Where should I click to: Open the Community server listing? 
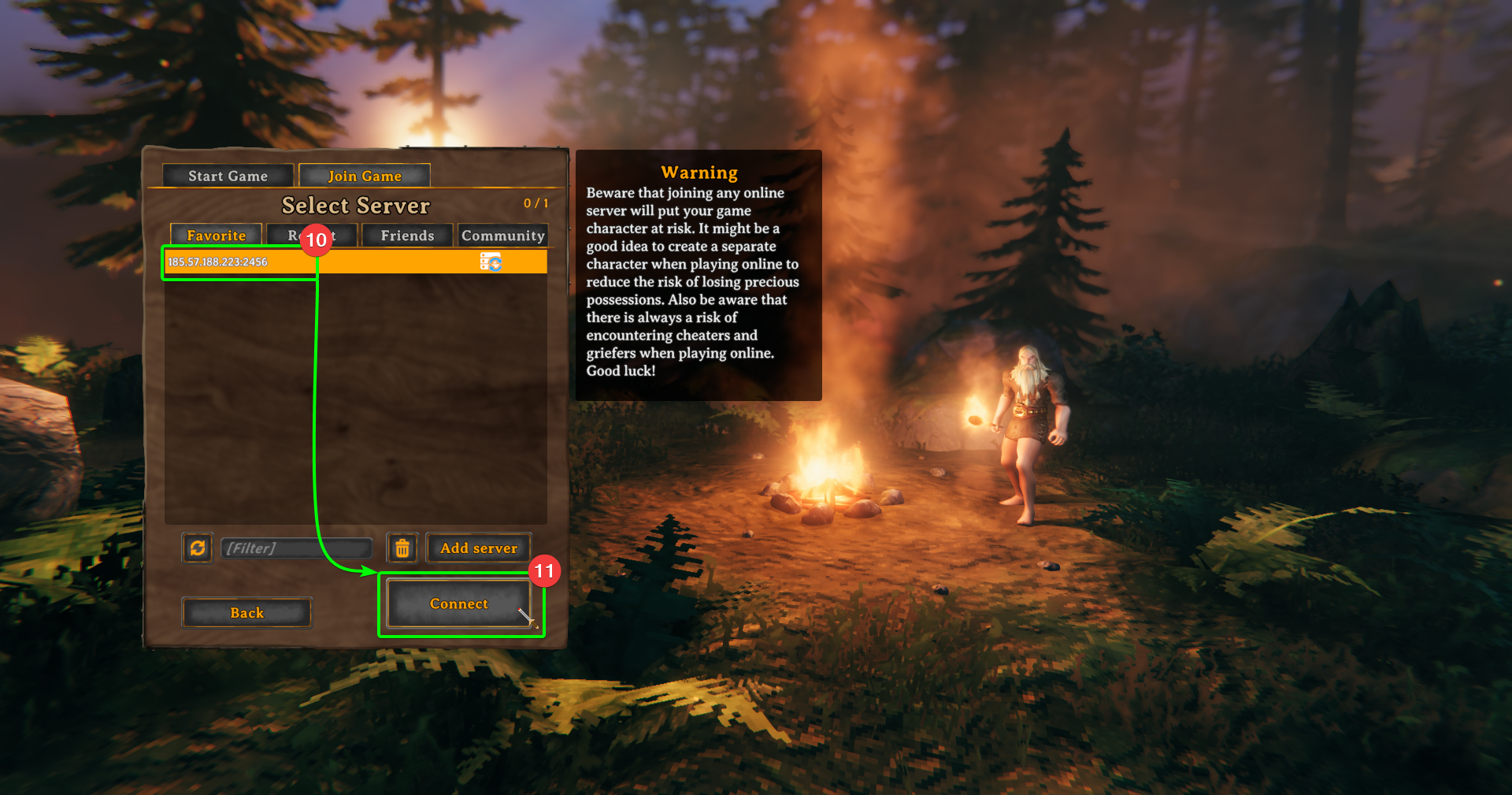[x=502, y=235]
